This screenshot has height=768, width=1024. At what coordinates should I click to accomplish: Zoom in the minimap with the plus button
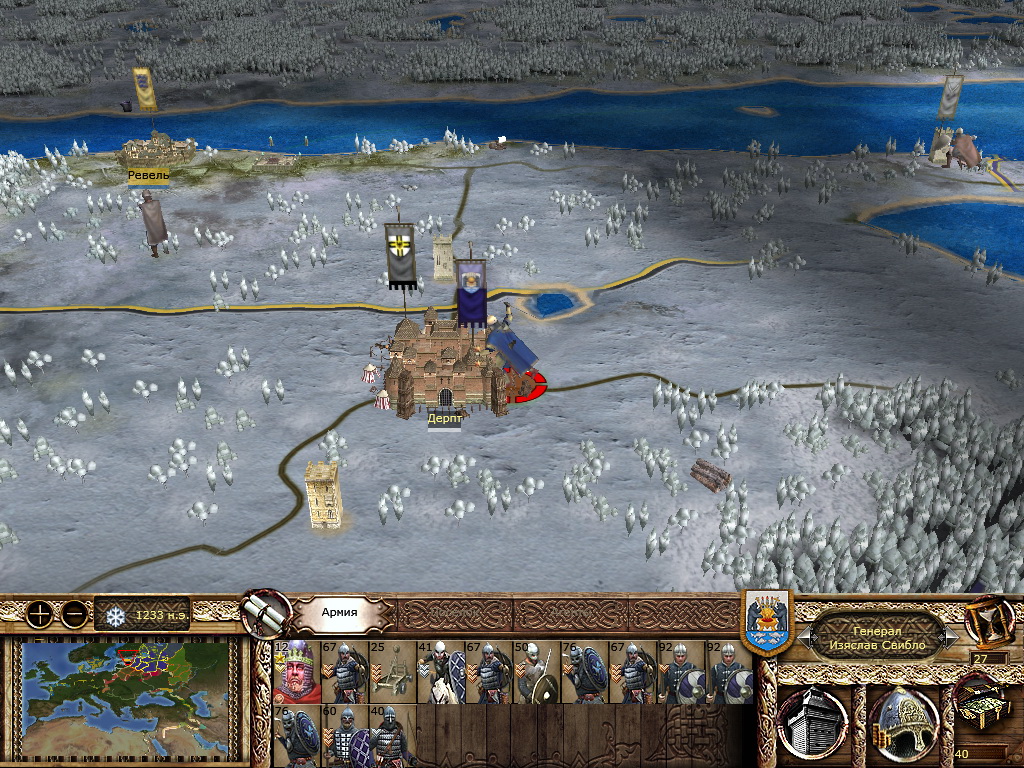(39, 614)
